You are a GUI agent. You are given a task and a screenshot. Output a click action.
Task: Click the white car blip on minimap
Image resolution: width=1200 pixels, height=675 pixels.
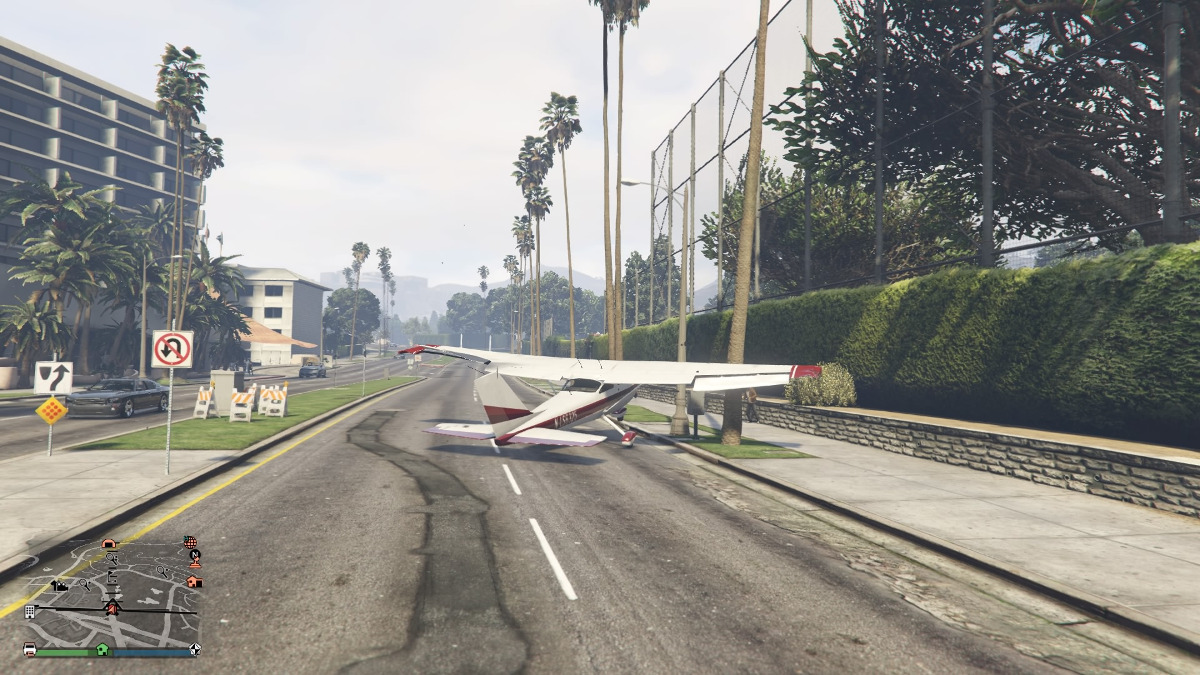point(30,649)
